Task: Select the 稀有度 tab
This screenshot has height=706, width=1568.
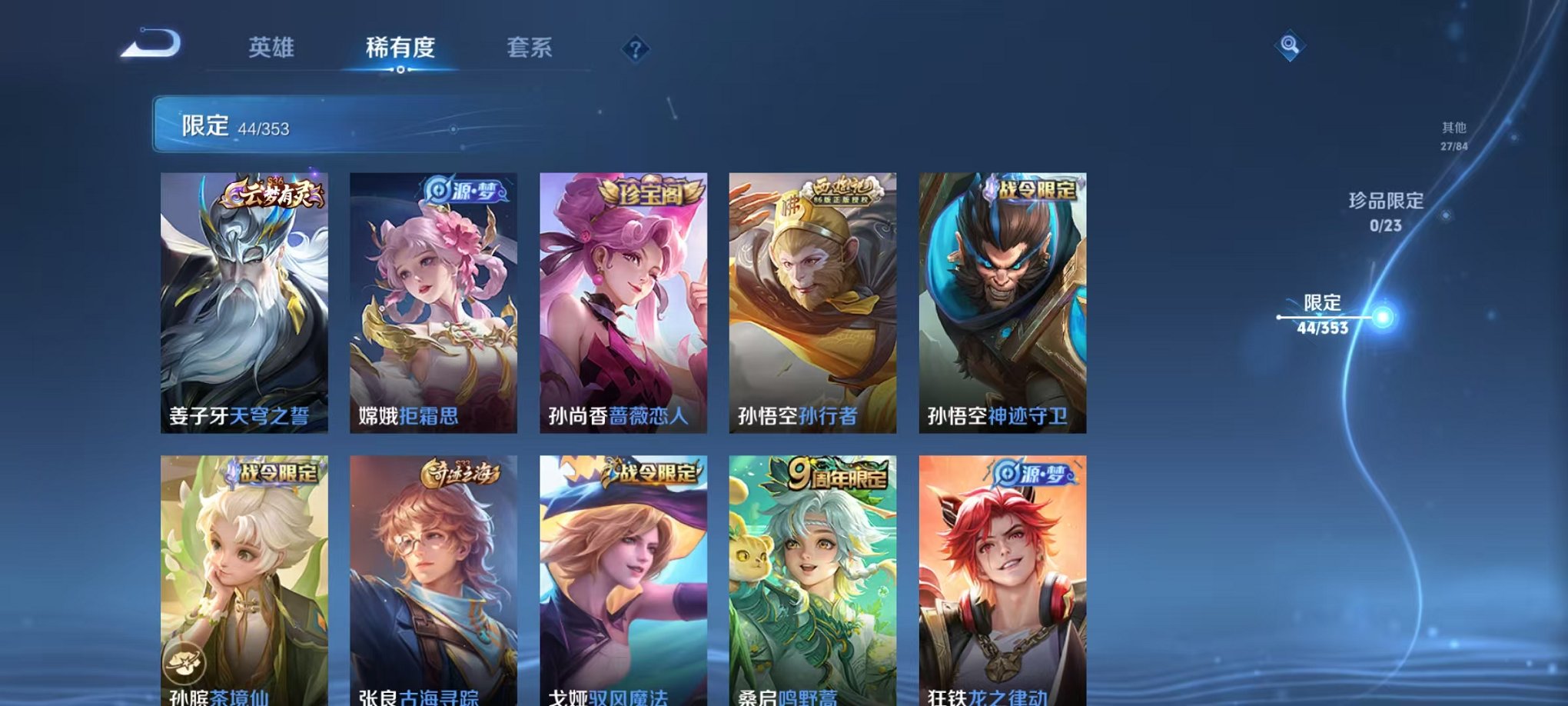Action: pyautogui.click(x=398, y=48)
